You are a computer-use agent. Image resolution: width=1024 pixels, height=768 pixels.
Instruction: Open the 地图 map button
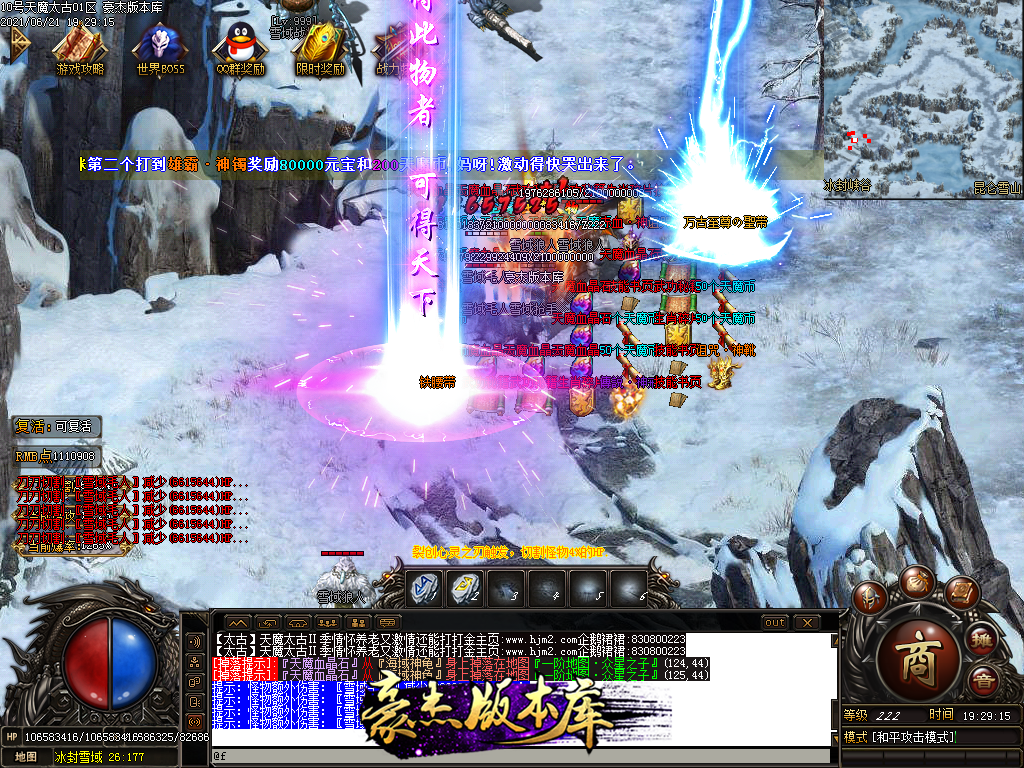[x=24, y=757]
